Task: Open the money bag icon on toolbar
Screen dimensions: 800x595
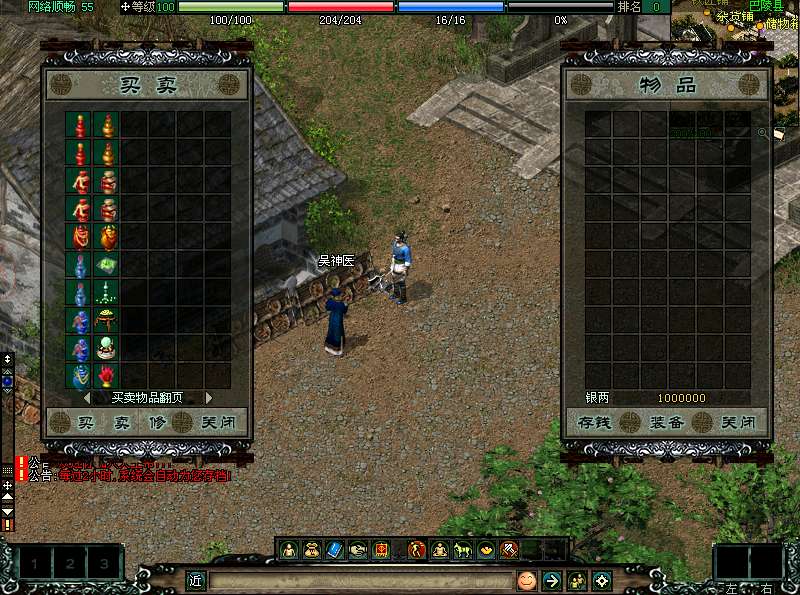Action: coord(312,549)
